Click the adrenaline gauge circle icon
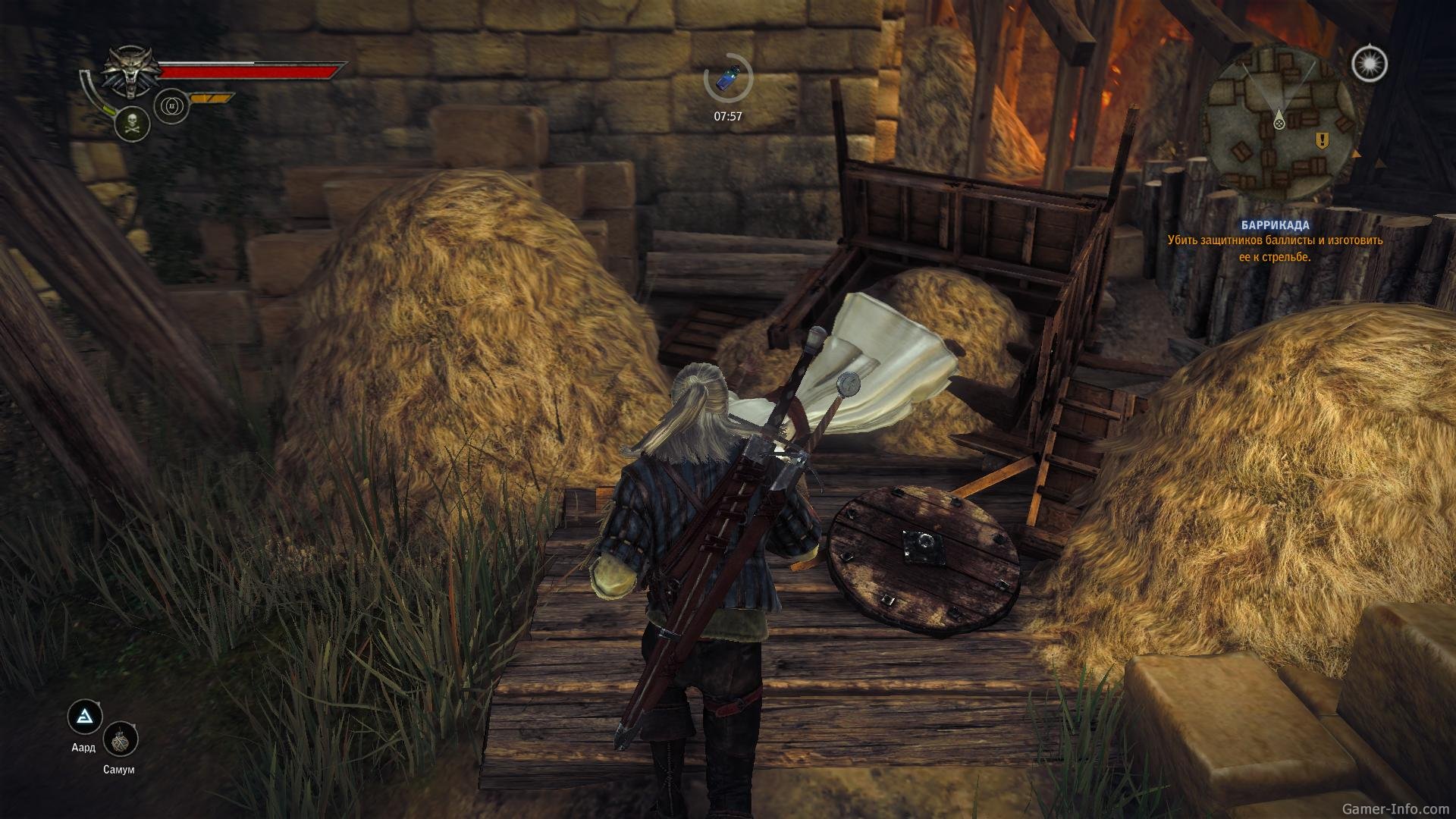Image resolution: width=1456 pixels, height=819 pixels. click(x=171, y=107)
